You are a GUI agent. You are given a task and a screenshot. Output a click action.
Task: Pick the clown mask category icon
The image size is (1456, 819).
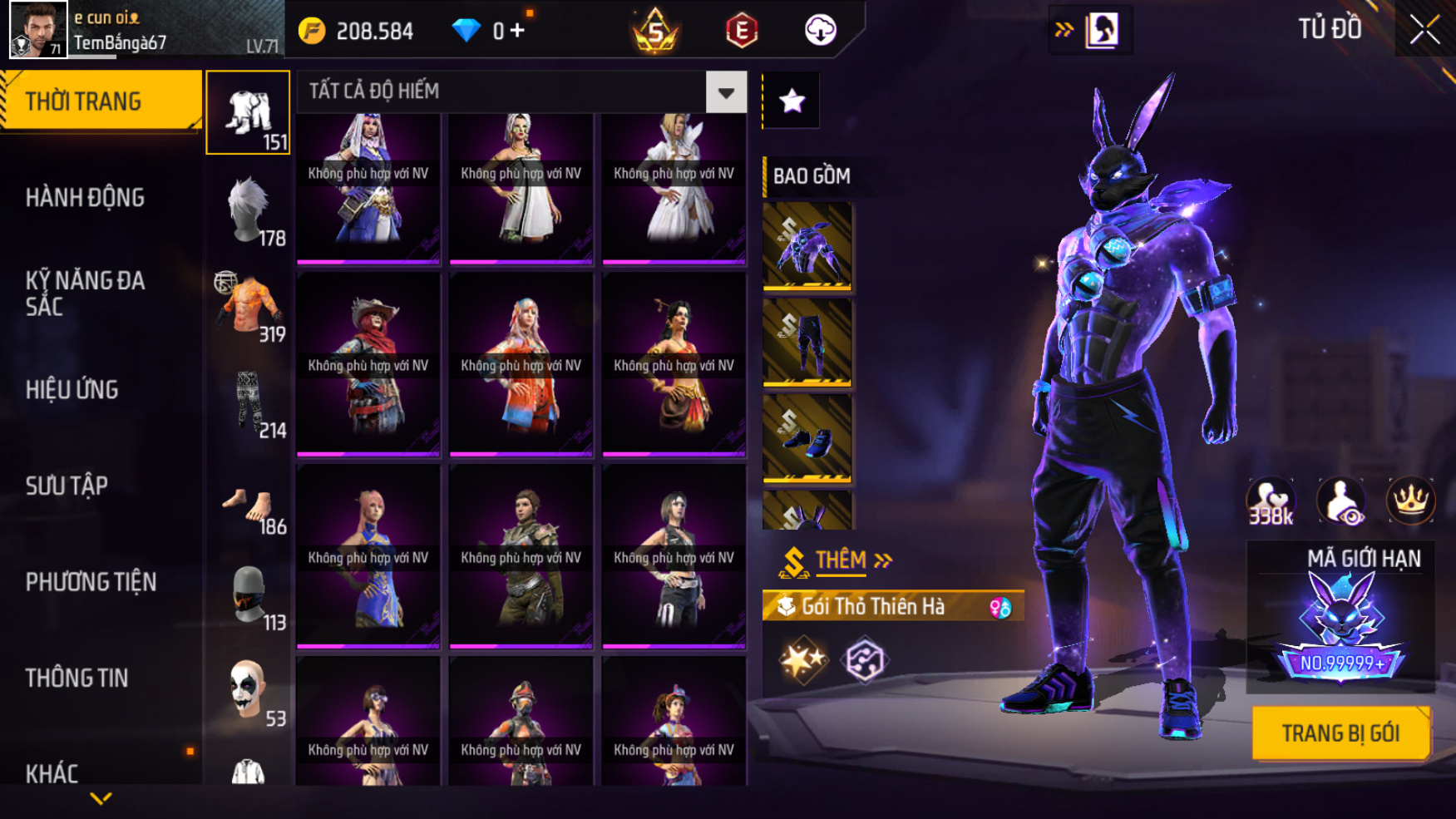249,689
